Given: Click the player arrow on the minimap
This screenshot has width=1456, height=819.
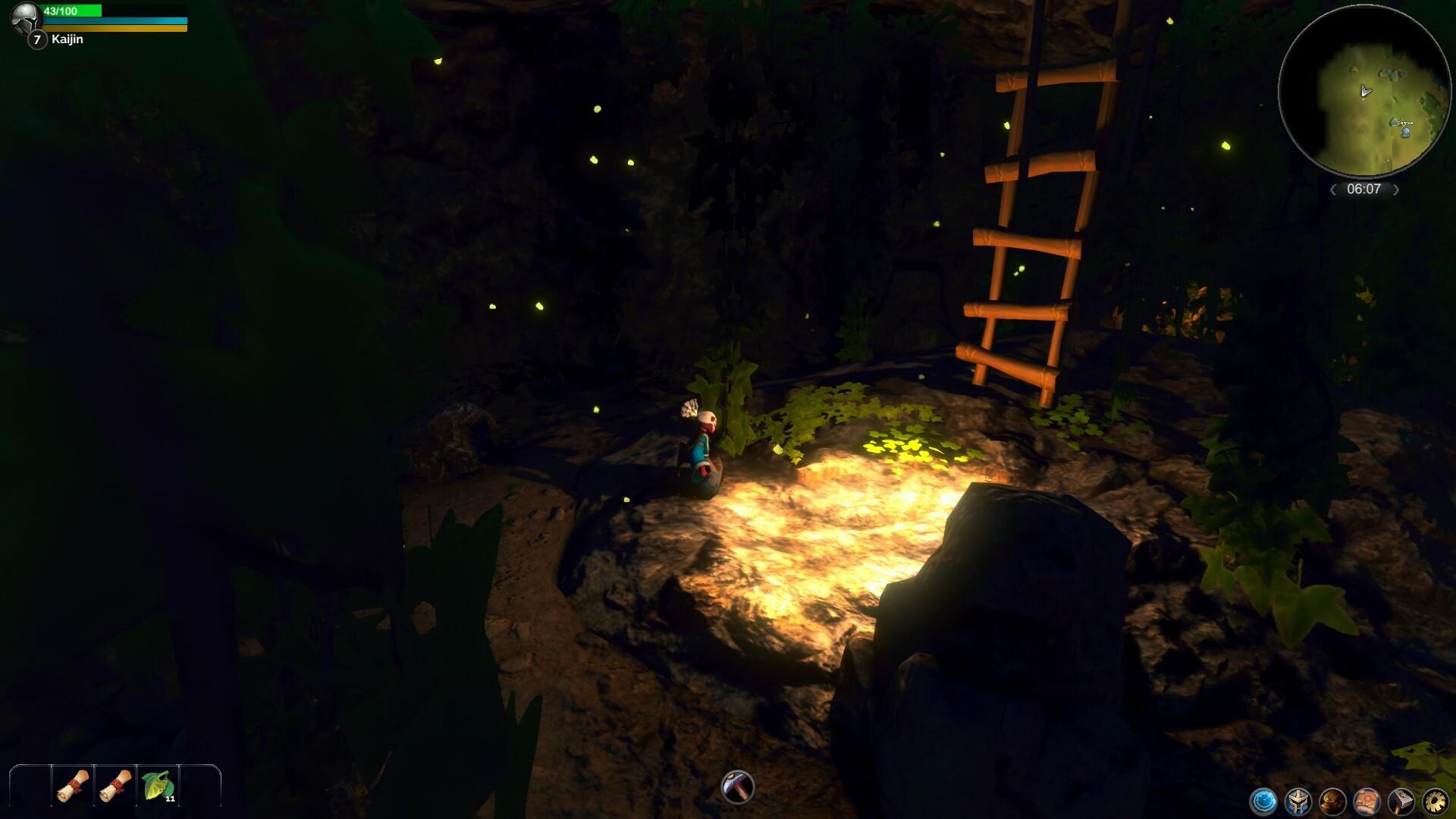Looking at the screenshot, I should pos(1365,91).
